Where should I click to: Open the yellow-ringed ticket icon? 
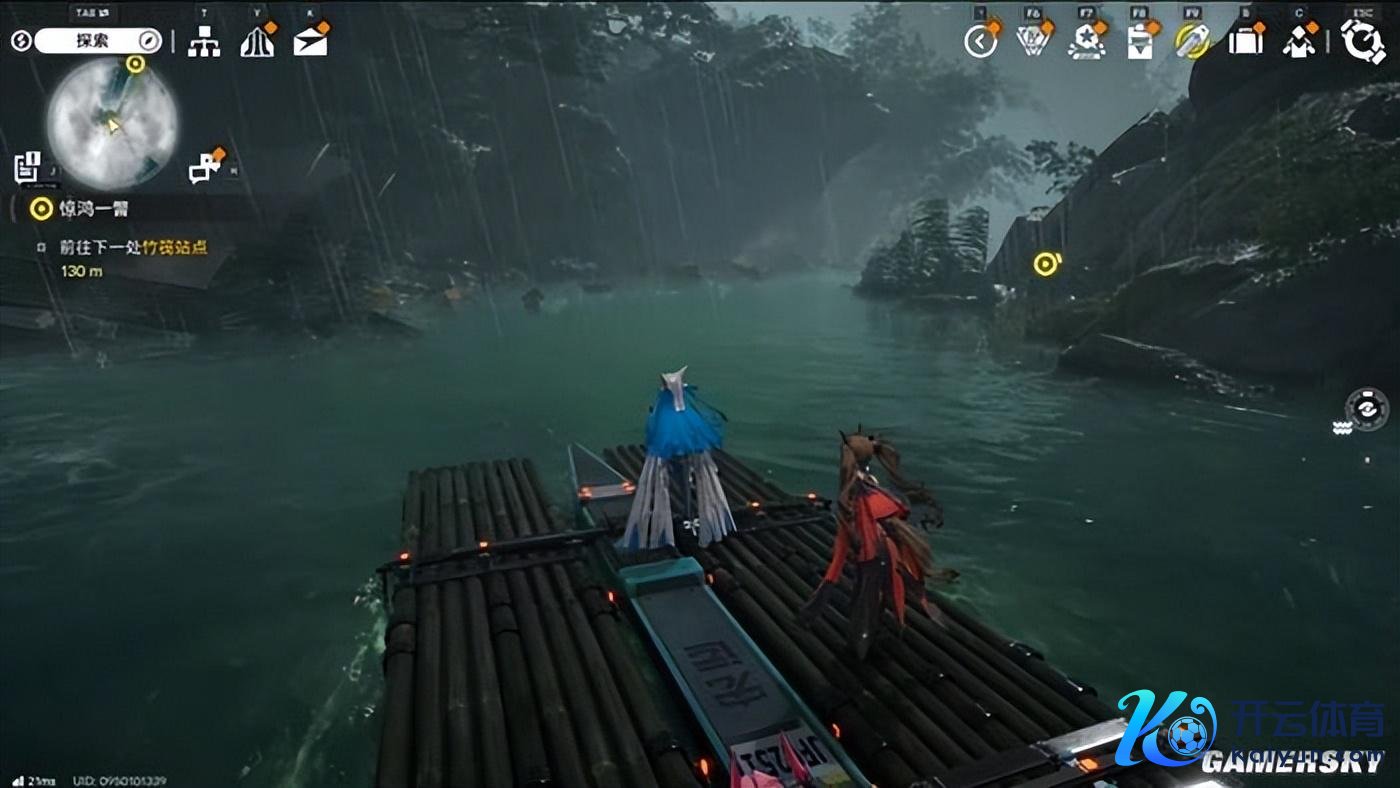coord(1192,41)
